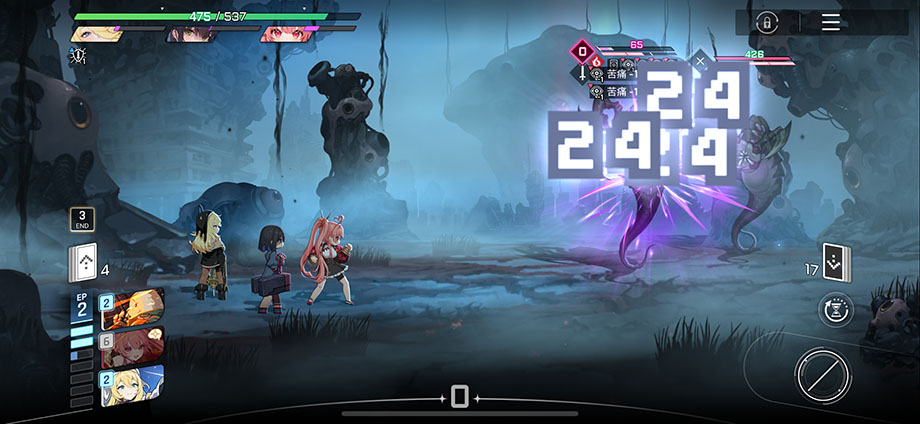920x424 pixels.
Task: Select the blonde character portrait in party bar
Action: click(96, 34)
